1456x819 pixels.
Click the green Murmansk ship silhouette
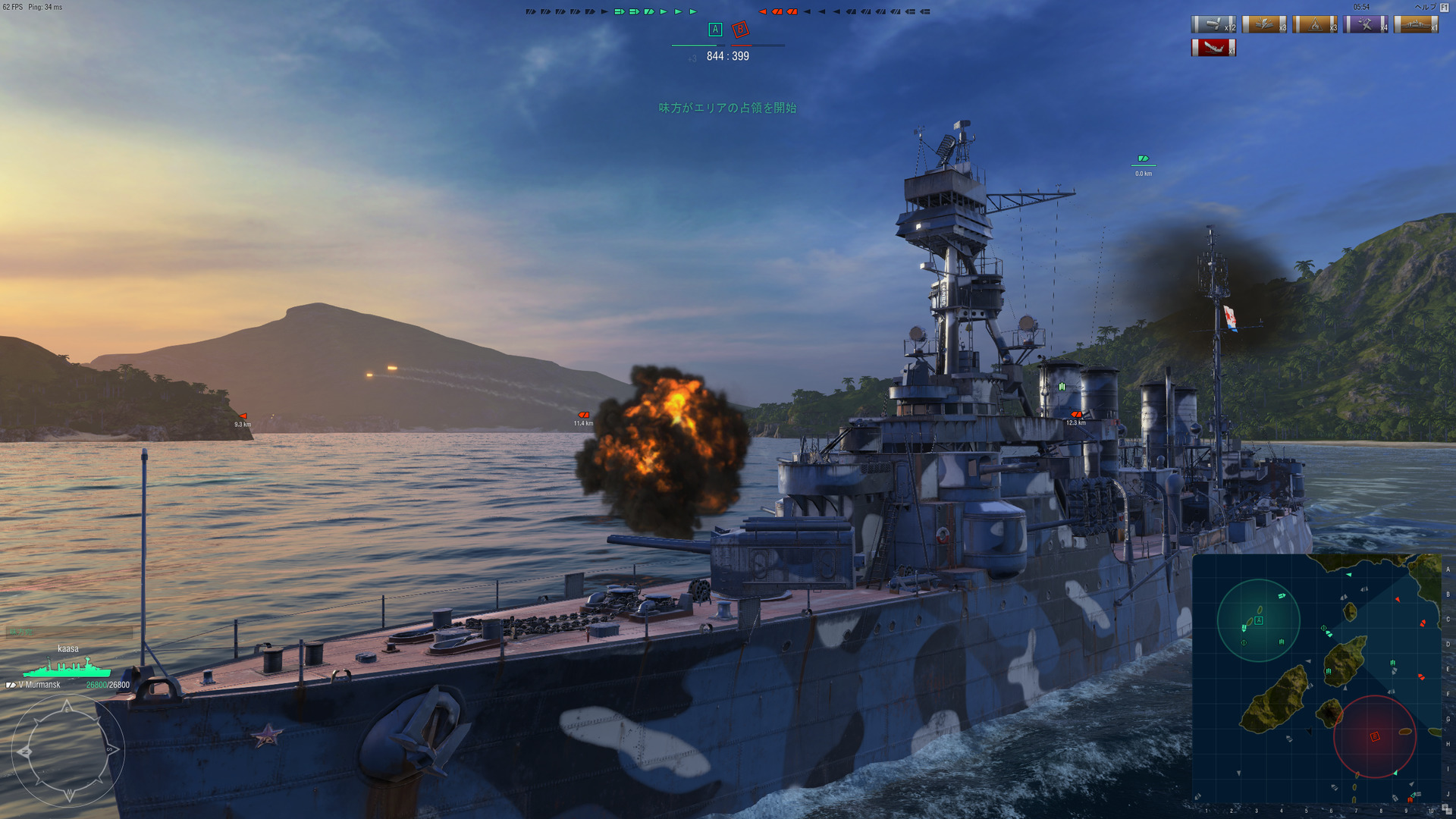(x=67, y=668)
